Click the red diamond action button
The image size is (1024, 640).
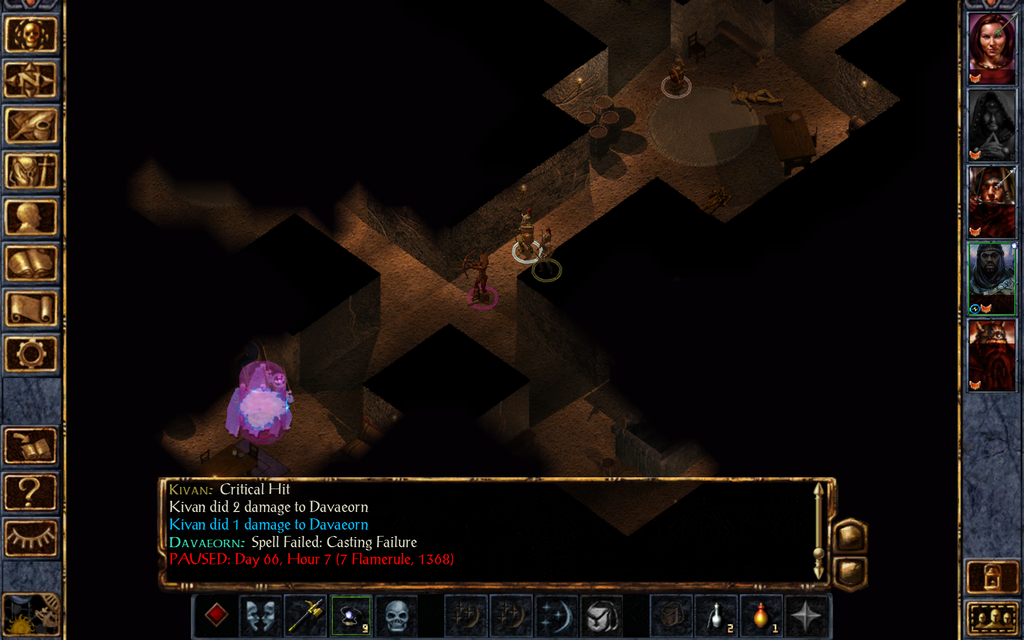216,614
